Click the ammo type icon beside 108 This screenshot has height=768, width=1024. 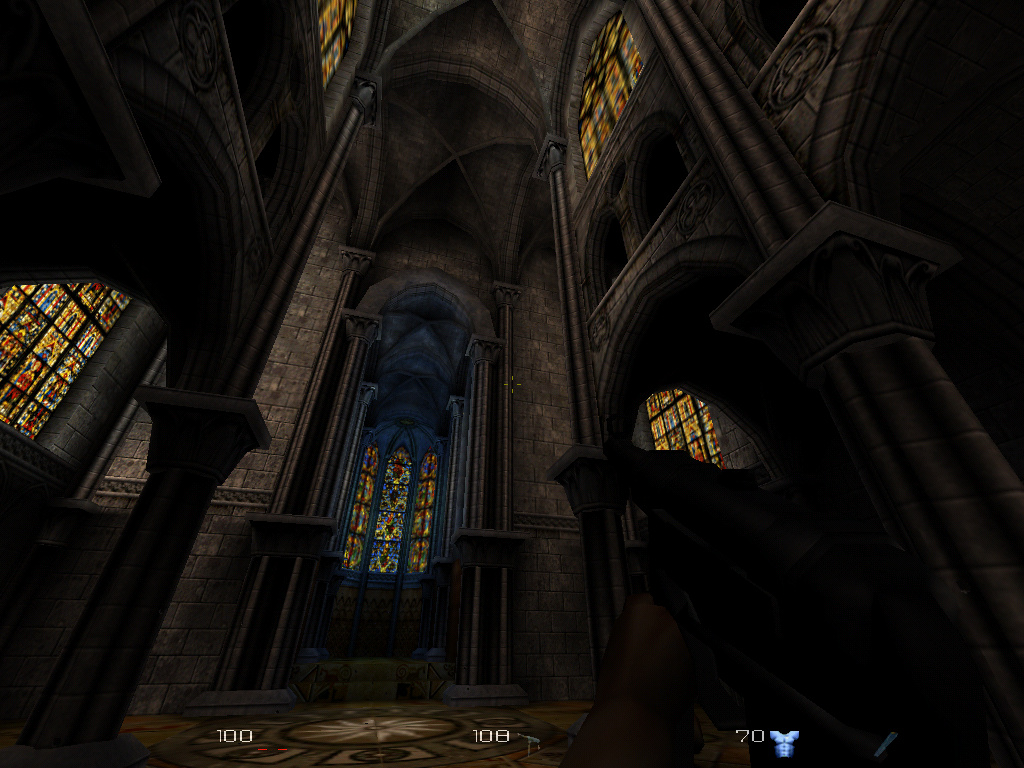[x=530, y=739]
